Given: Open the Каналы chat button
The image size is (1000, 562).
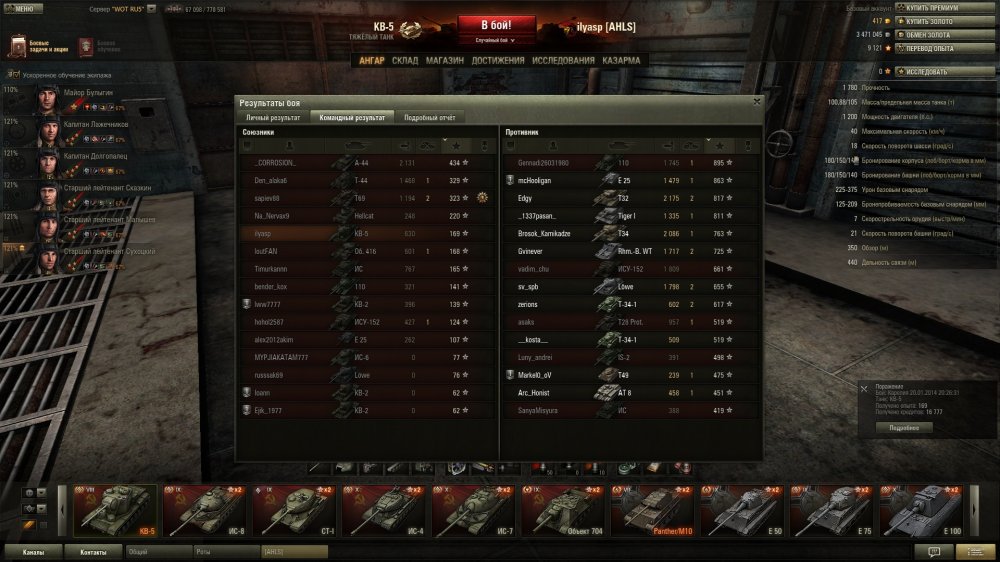Looking at the screenshot, I should click(x=33, y=551).
